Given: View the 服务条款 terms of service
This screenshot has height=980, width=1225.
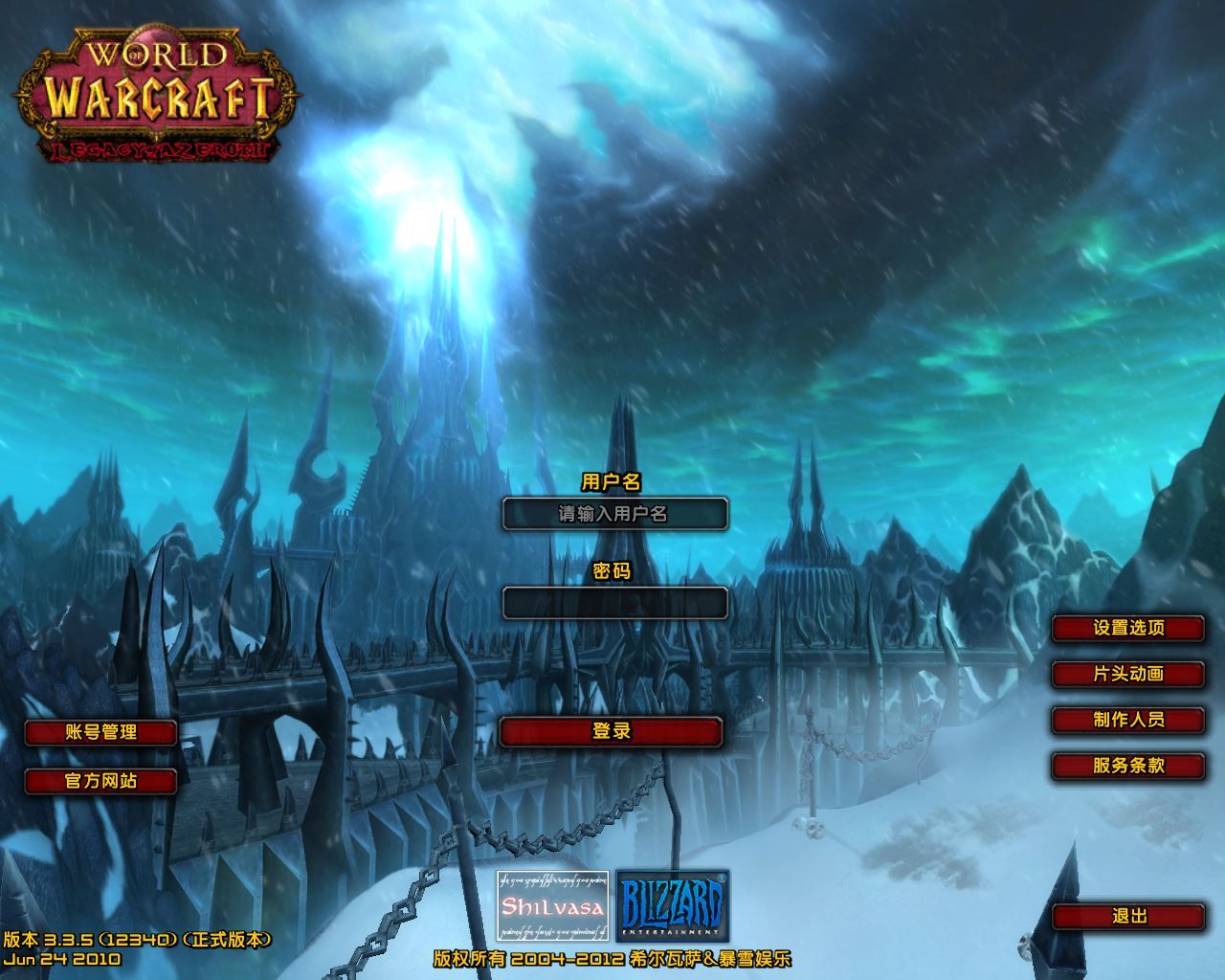Looking at the screenshot, I should 1128,767.
